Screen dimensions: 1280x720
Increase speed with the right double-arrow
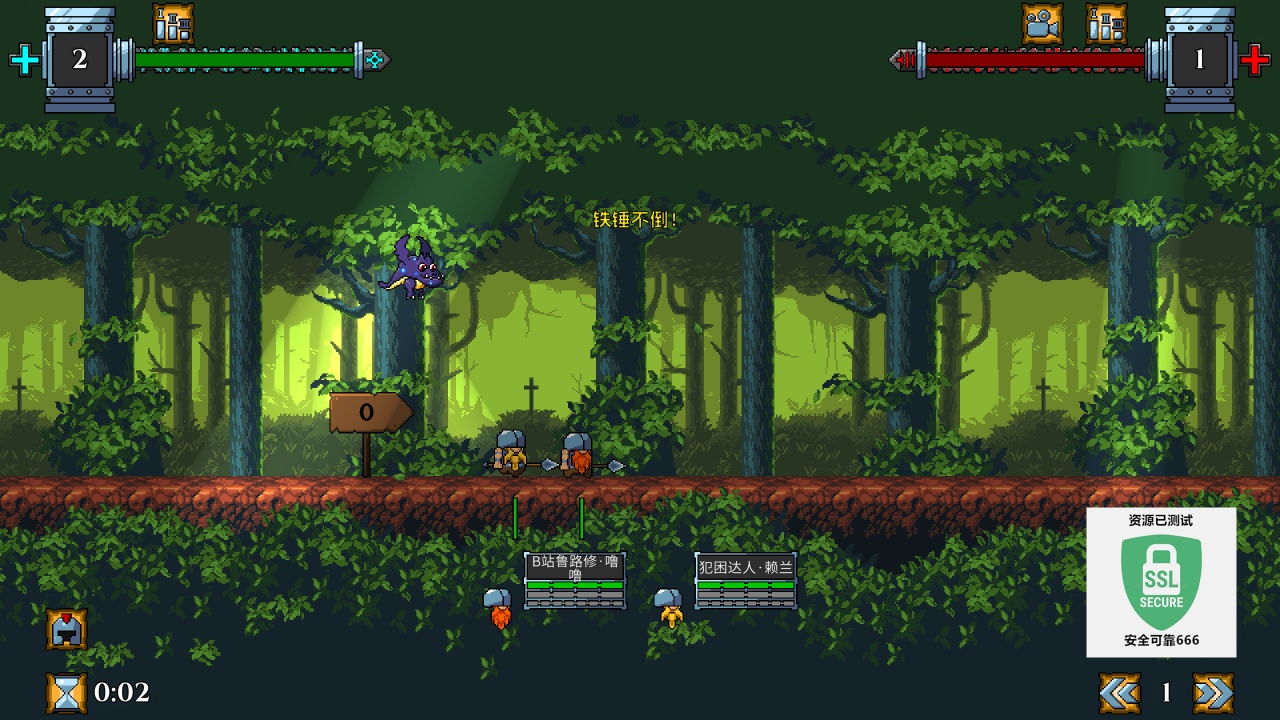click(1213, 692)
